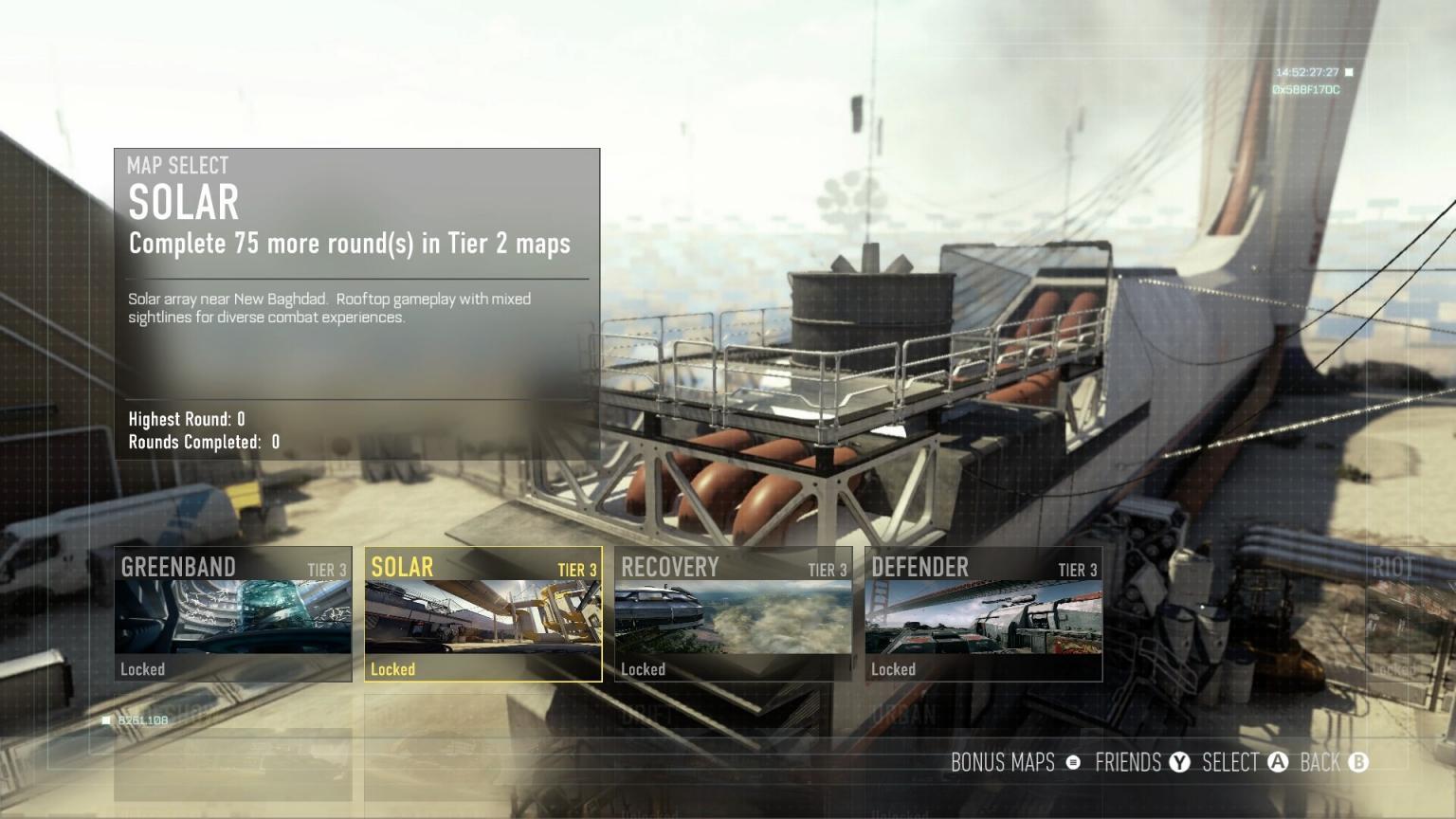Click the Y button icon beside Friends

(1179, 763)
